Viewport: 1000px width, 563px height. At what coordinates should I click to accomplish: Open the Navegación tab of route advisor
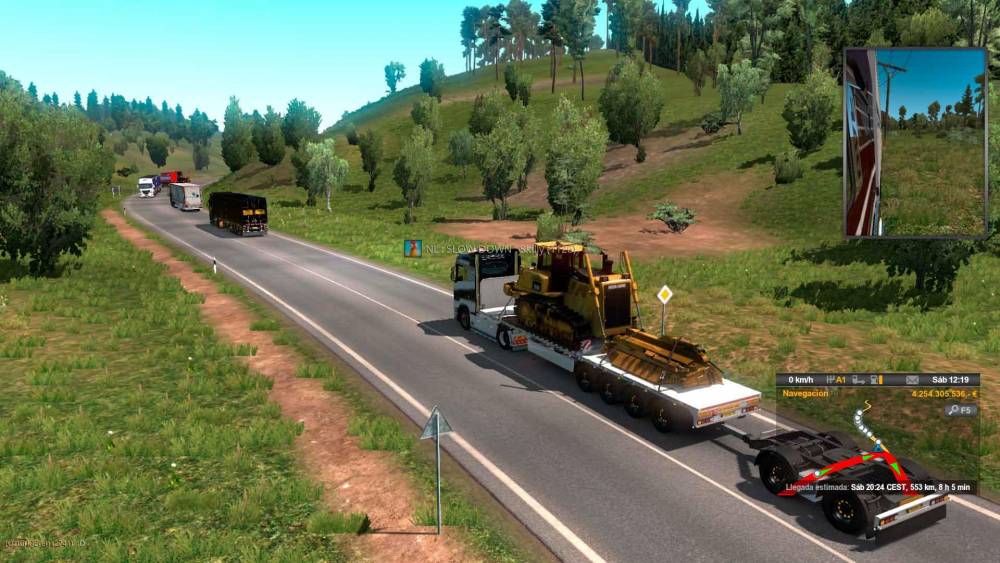click(805, 394)
